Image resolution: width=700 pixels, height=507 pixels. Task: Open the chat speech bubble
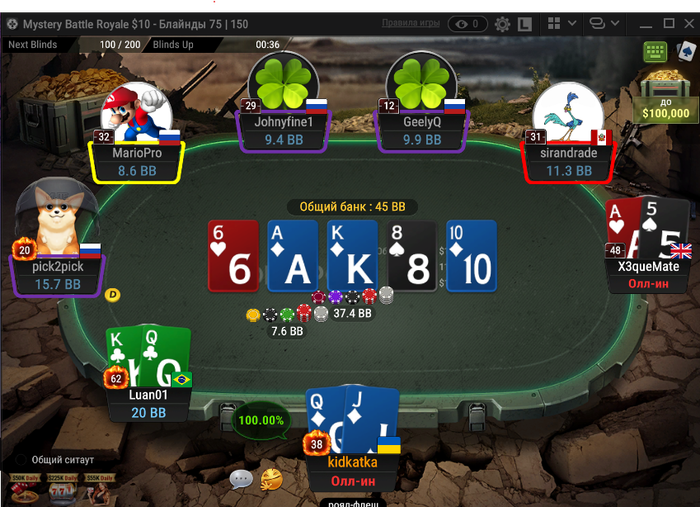click(x=241, y=479)
